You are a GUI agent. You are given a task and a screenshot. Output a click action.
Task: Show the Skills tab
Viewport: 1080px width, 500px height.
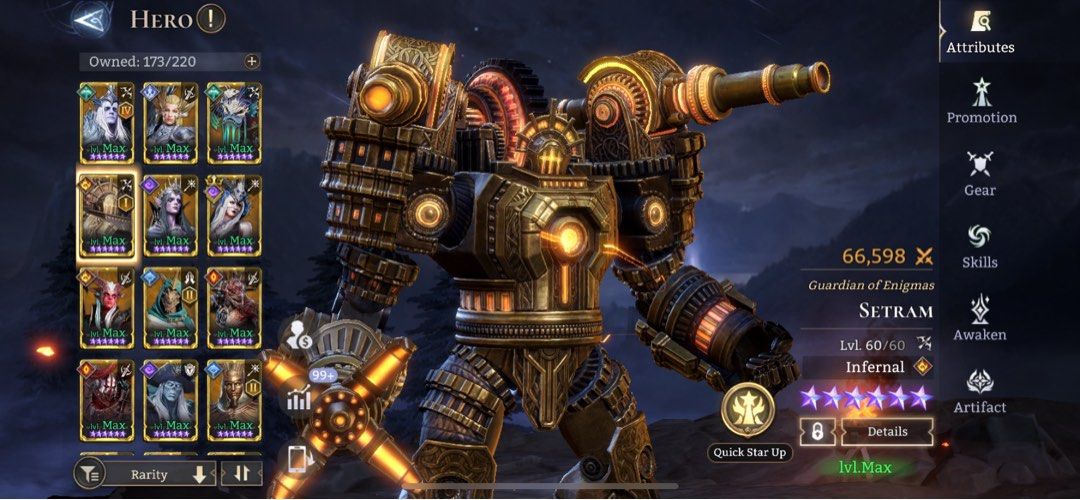pyautogui.click(x=980, y=246)
